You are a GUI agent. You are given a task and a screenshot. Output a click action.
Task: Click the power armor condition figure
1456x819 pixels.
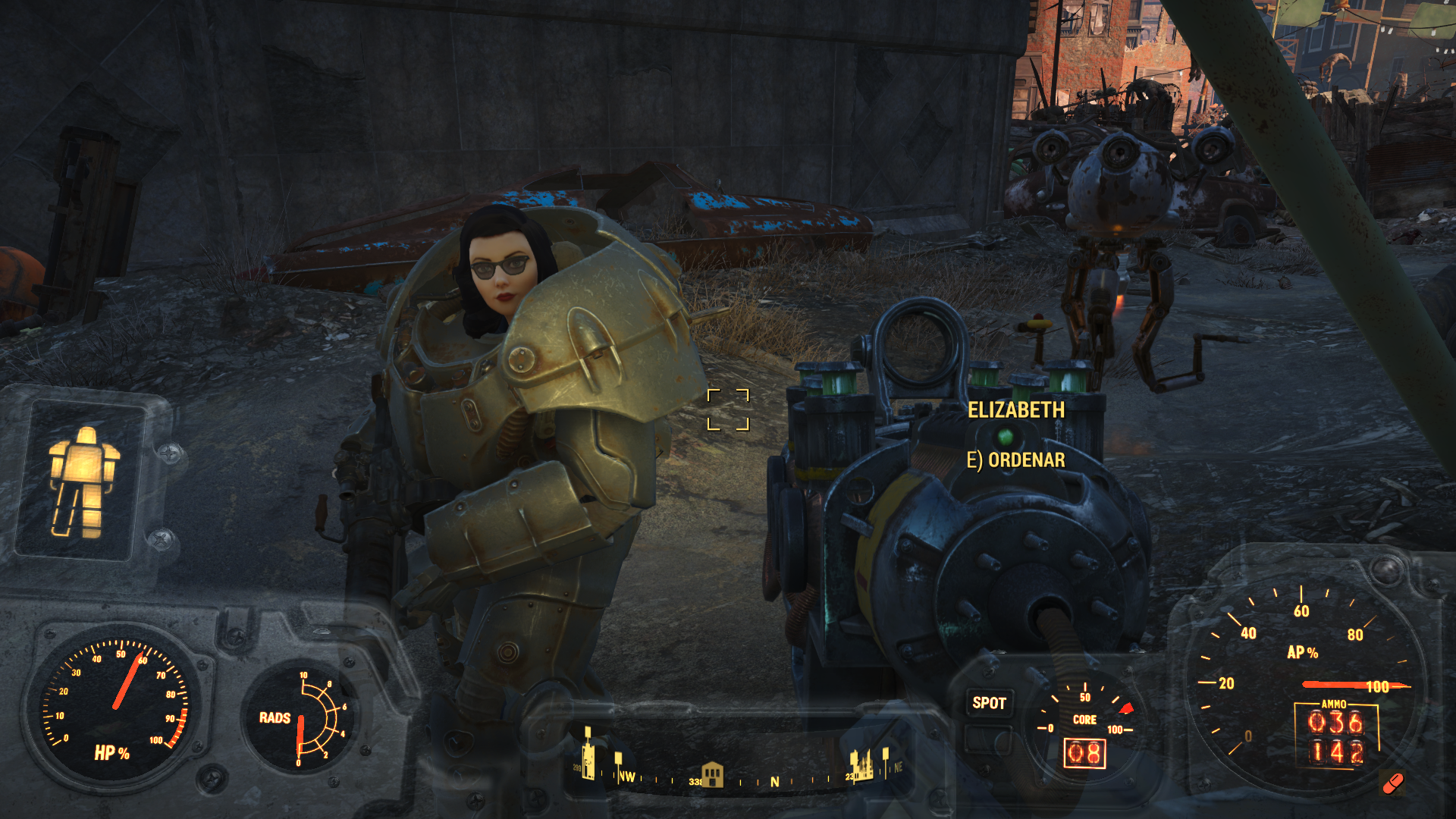(83, 481)
